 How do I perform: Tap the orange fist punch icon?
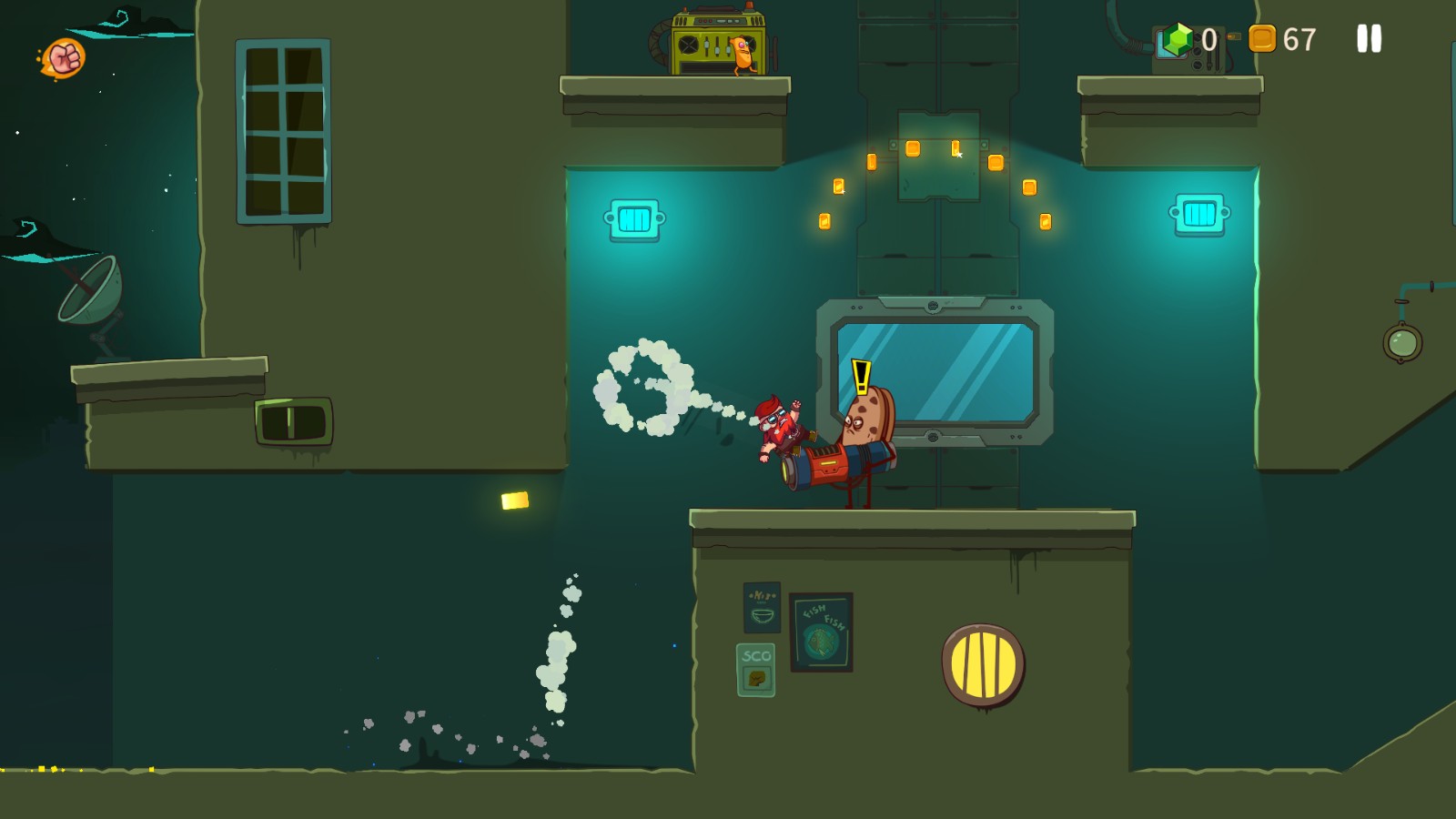(65, 59)
